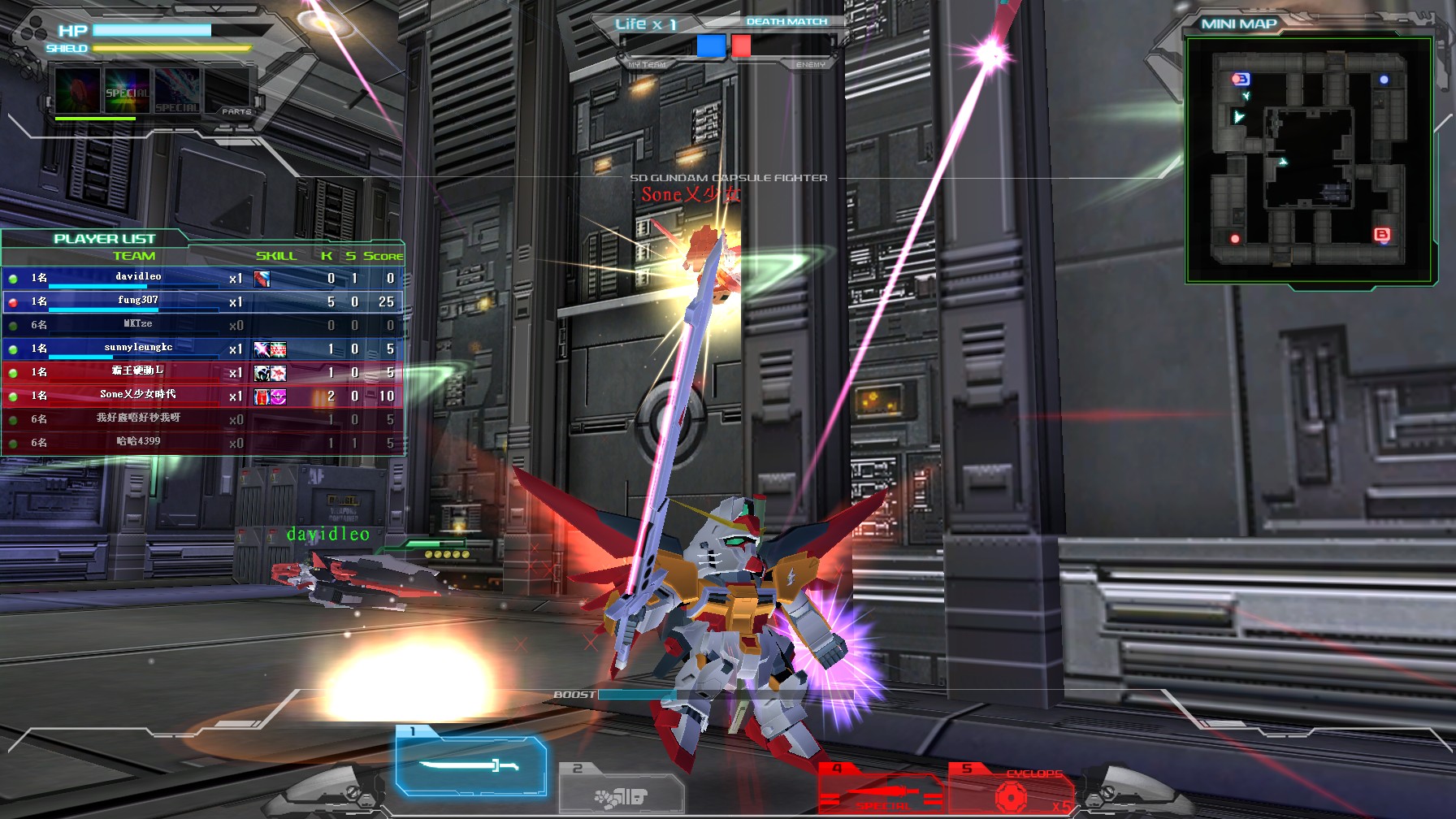The width and height of the screenshot is (1456, 819).
Task: Click davidleo's red skill icon in player list
Action: pos(262,279)
